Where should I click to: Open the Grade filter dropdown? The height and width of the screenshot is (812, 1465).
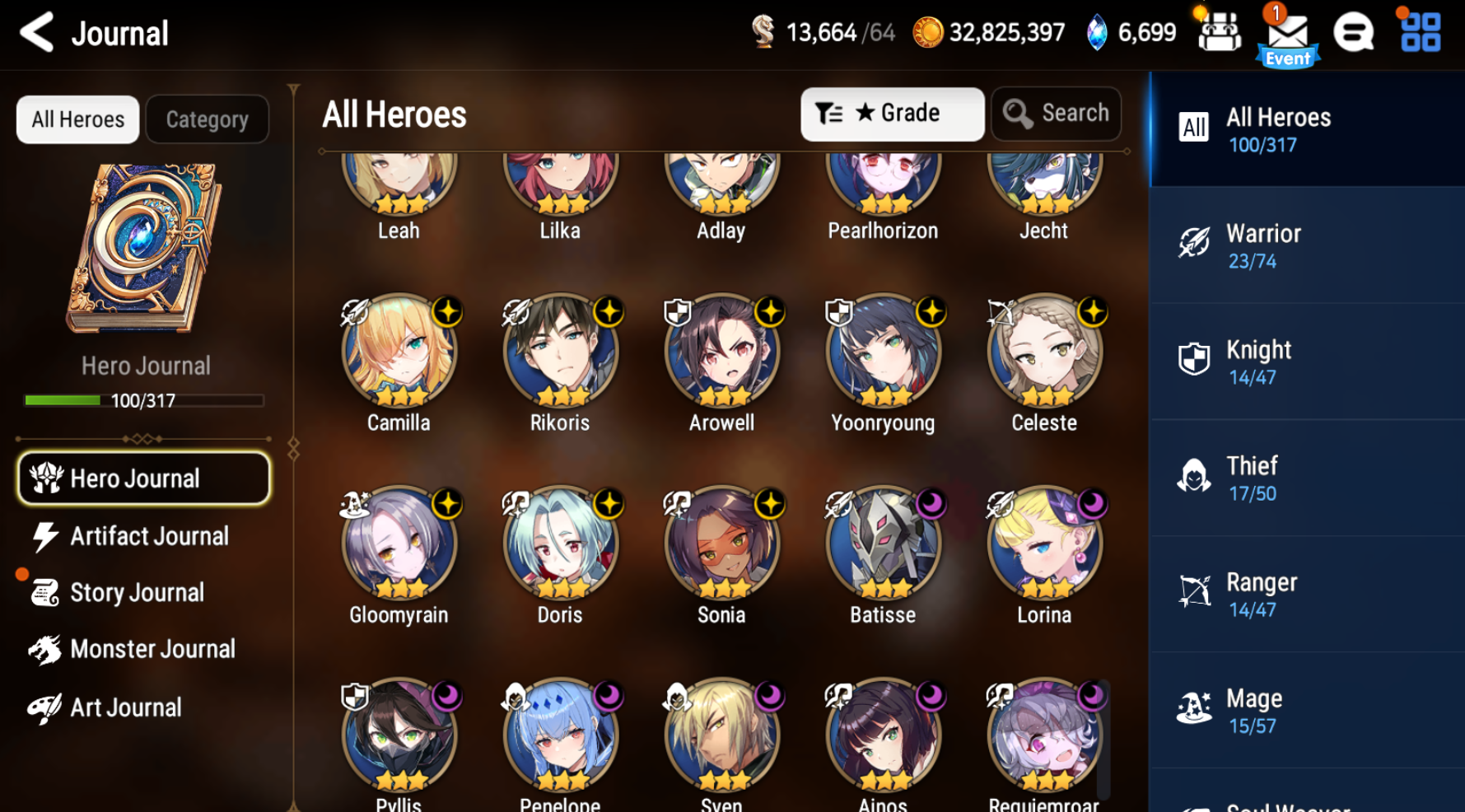point(892,114)
